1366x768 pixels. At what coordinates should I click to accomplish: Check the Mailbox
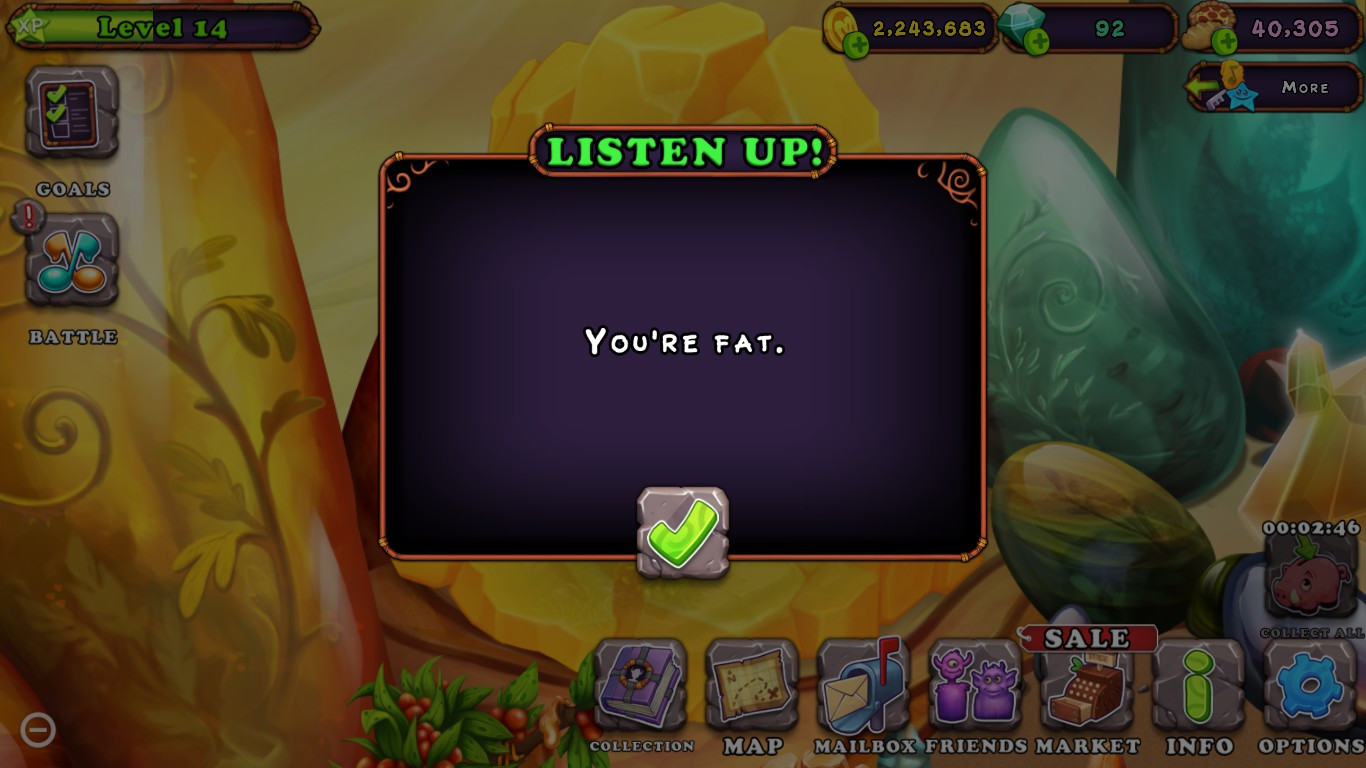coord(862,690)
